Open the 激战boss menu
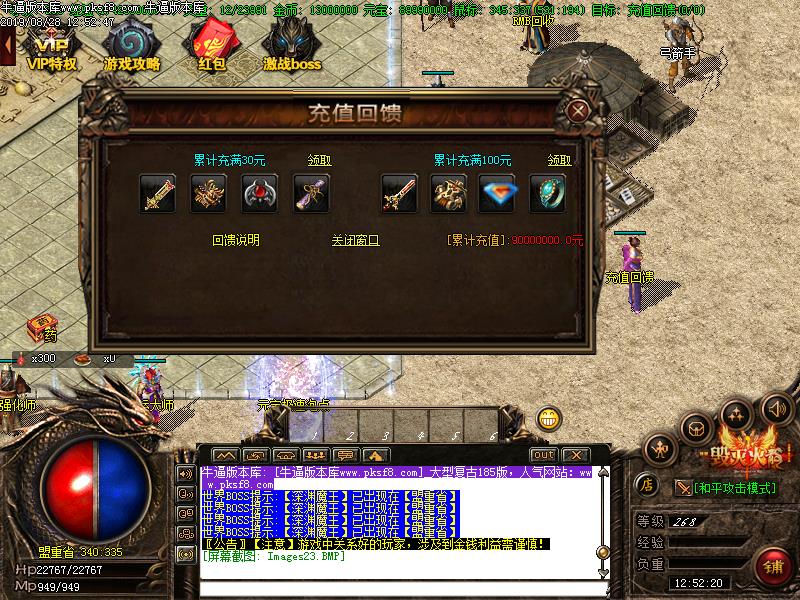Viewport: 800px width, 600px height. click(292, 48)
